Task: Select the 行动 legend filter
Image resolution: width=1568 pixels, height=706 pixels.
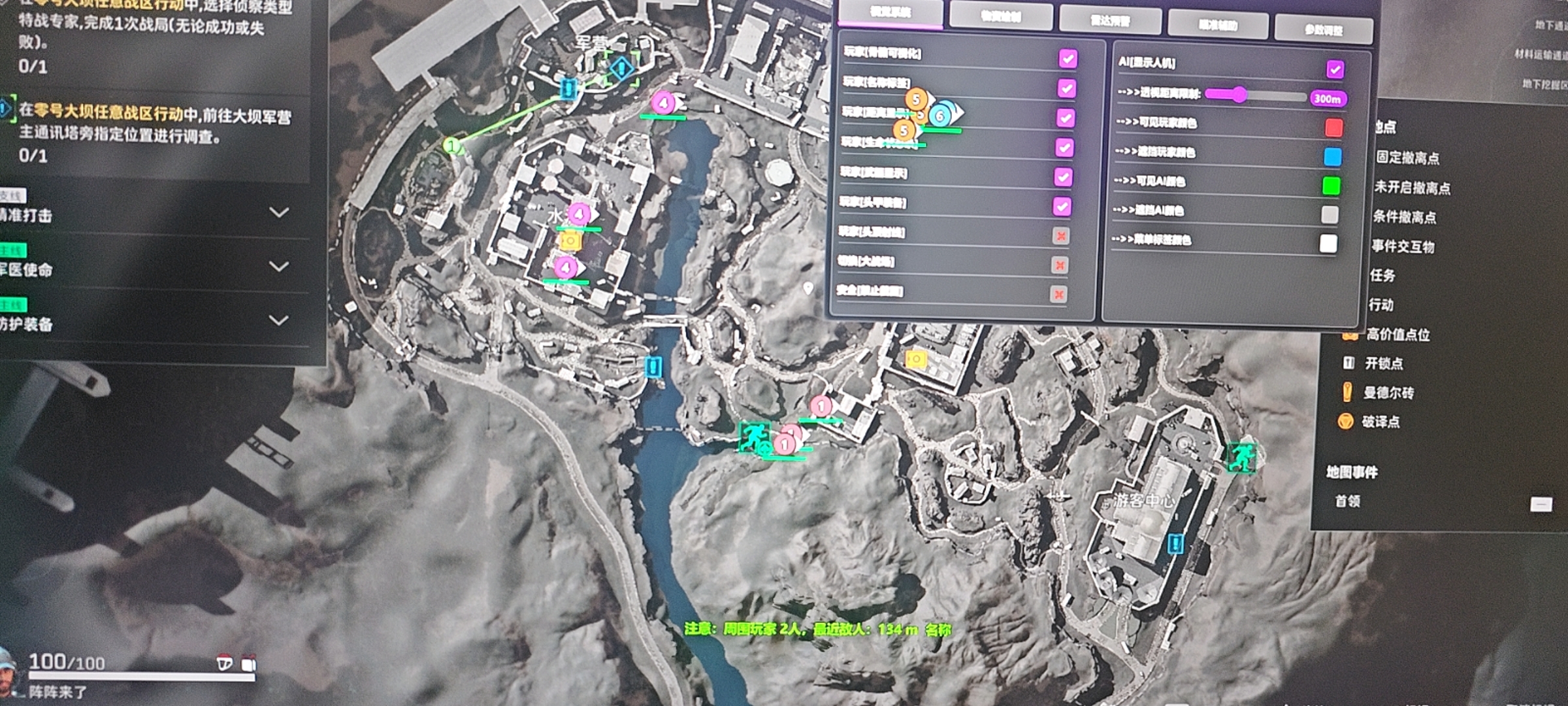Action: tap(1381, 305)
